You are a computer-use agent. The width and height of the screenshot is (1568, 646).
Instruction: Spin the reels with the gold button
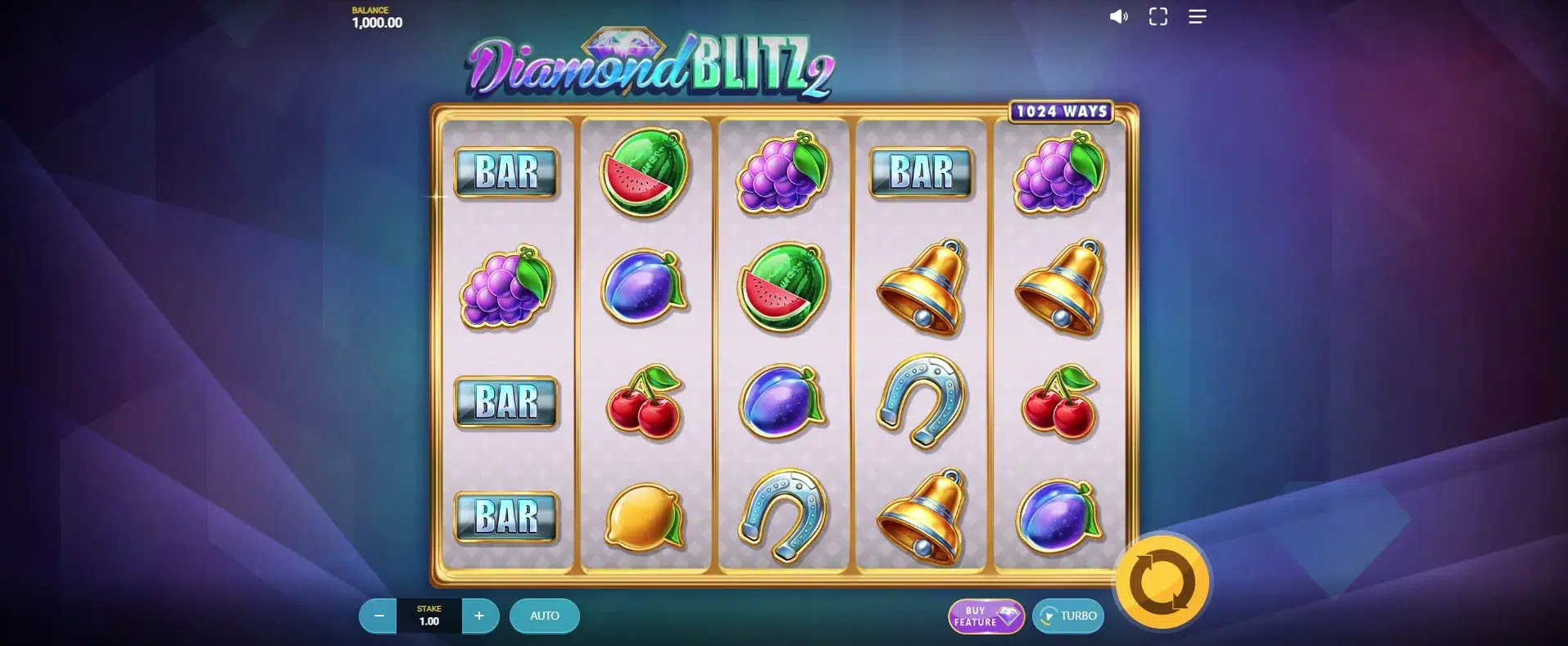pyautogui.click(x=1162, y=583)
